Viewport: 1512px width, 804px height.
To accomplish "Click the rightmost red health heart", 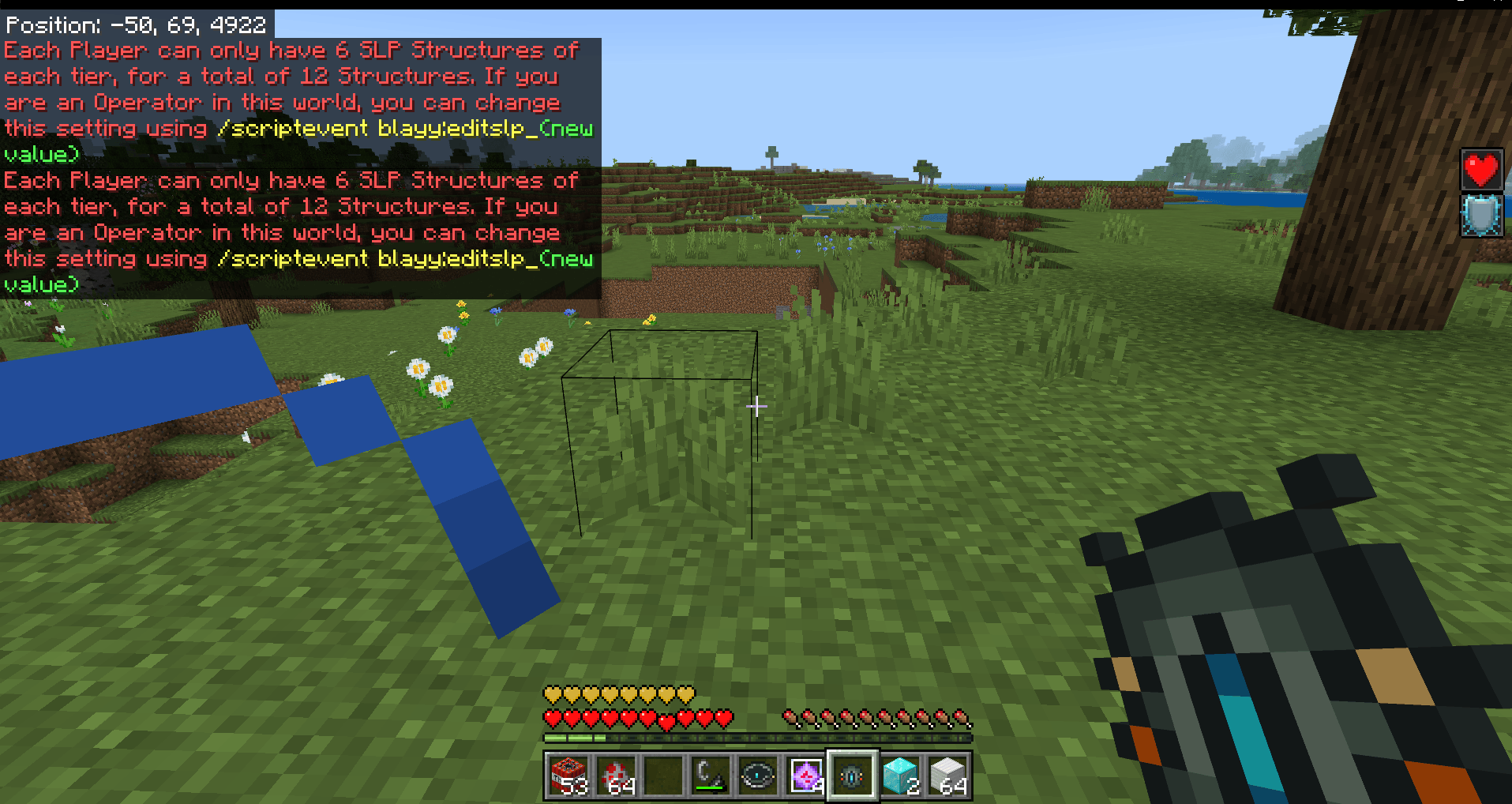I will 722,719.
